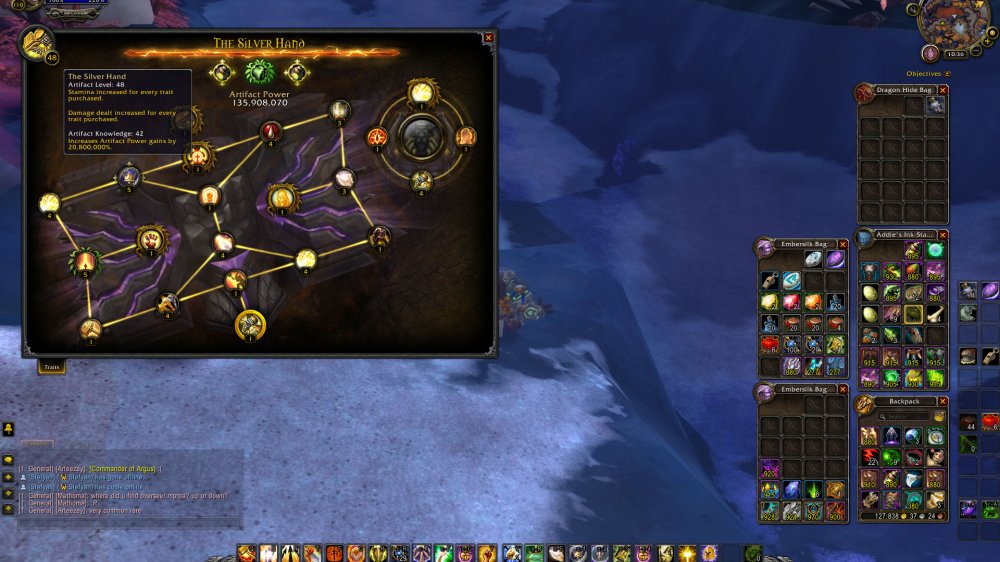Image resolution: width=1000 pixels, height=562 pixels.
Task: Collapse the Objectives tracker header
Action: pyautogui.click(x=947, y=74)
